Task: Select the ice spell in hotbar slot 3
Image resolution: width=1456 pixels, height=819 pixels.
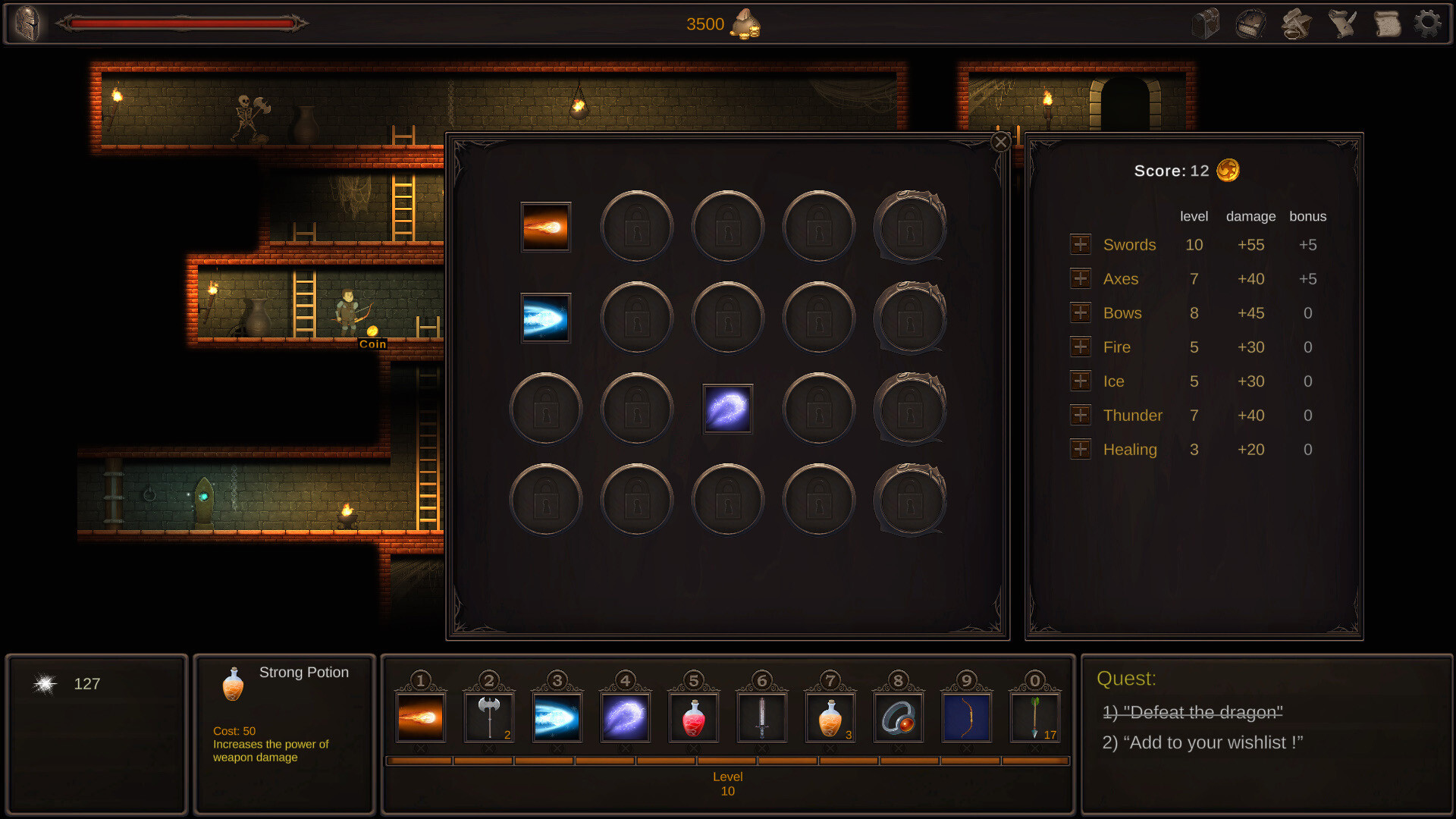Action: tap(558, 716)
